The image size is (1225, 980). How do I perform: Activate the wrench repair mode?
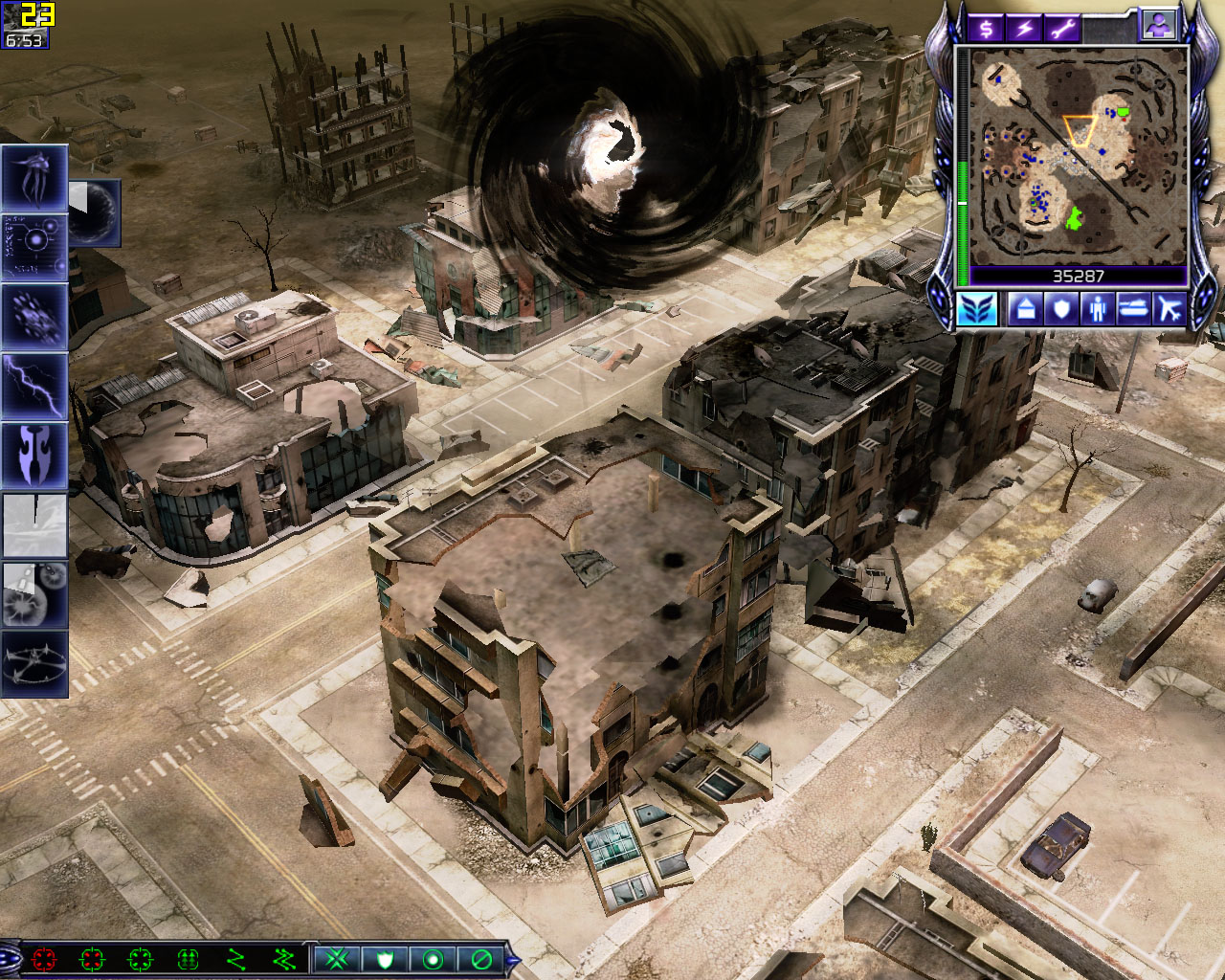pyautogui.click(x=1062, y=28)
